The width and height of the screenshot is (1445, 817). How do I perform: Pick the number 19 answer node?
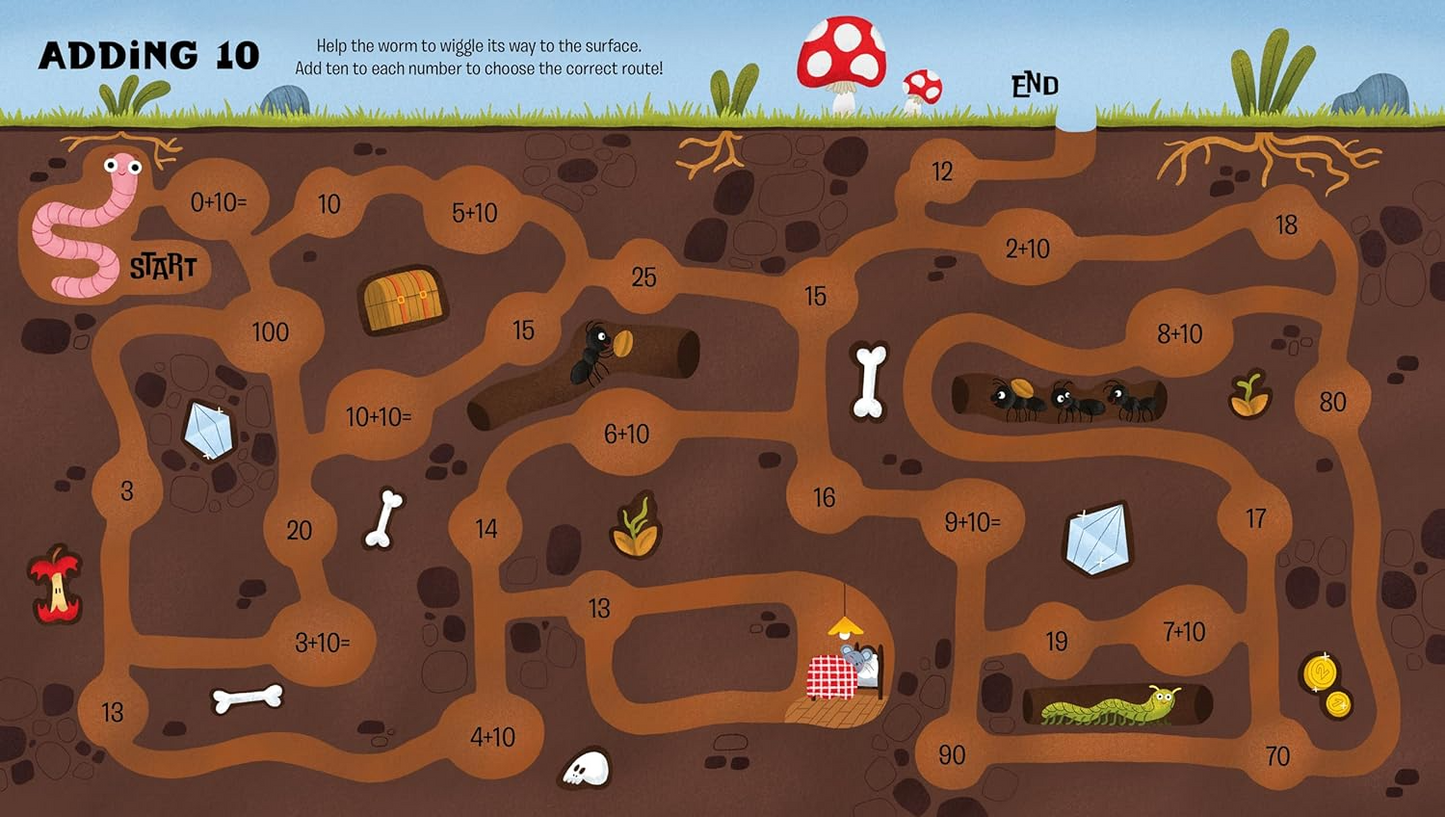click(x=1056, y=642)
